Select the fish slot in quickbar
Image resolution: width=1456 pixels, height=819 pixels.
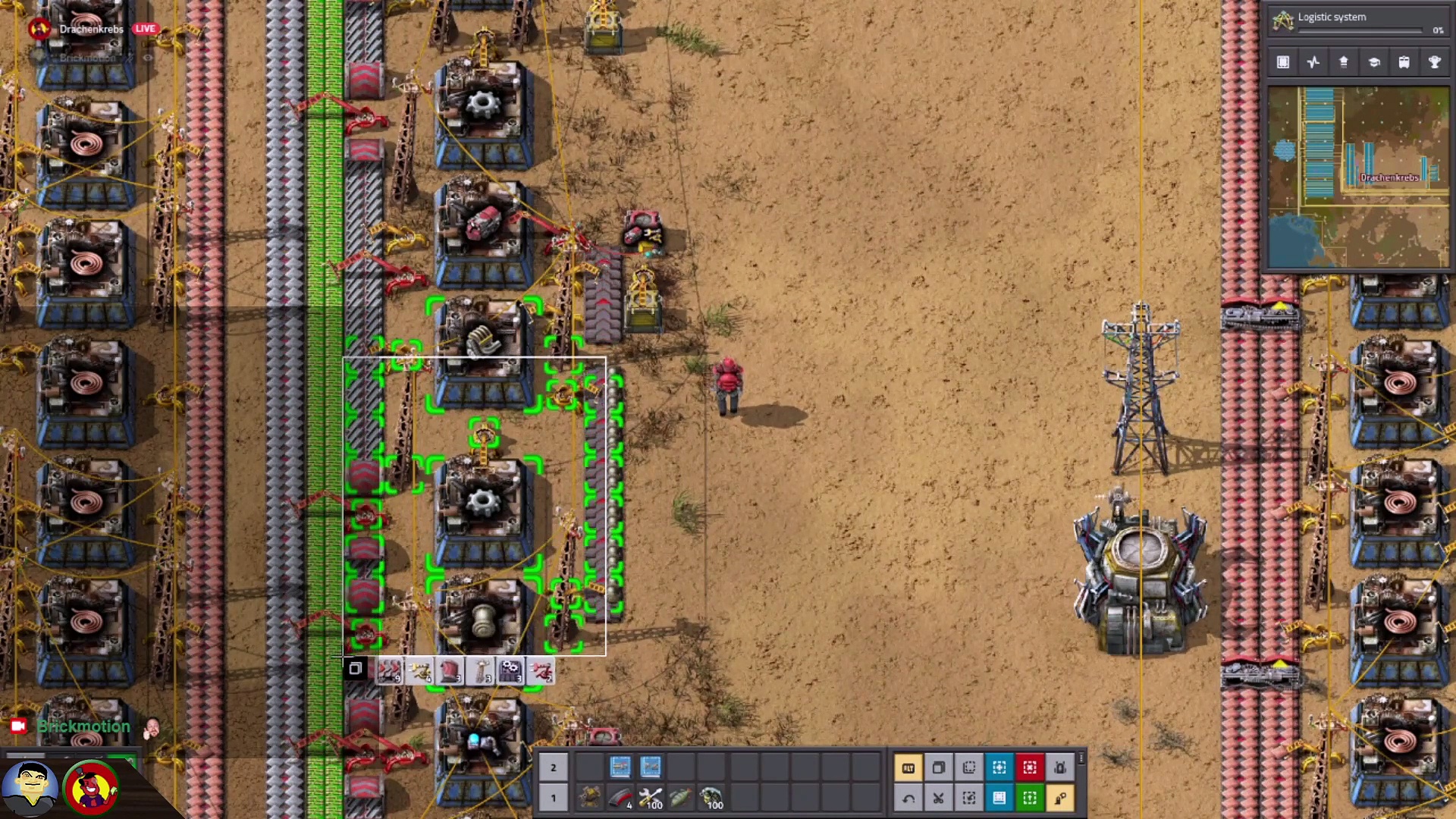click(681, 798)
